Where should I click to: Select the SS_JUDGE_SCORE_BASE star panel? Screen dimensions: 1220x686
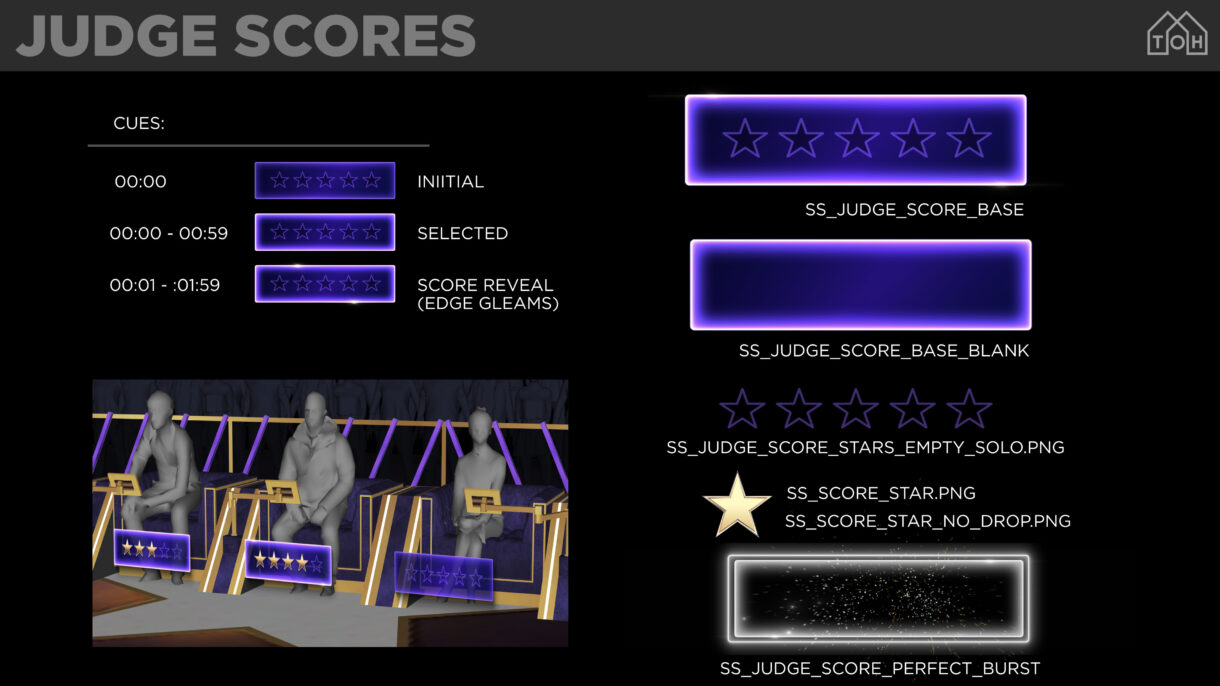tap(855, 140)
